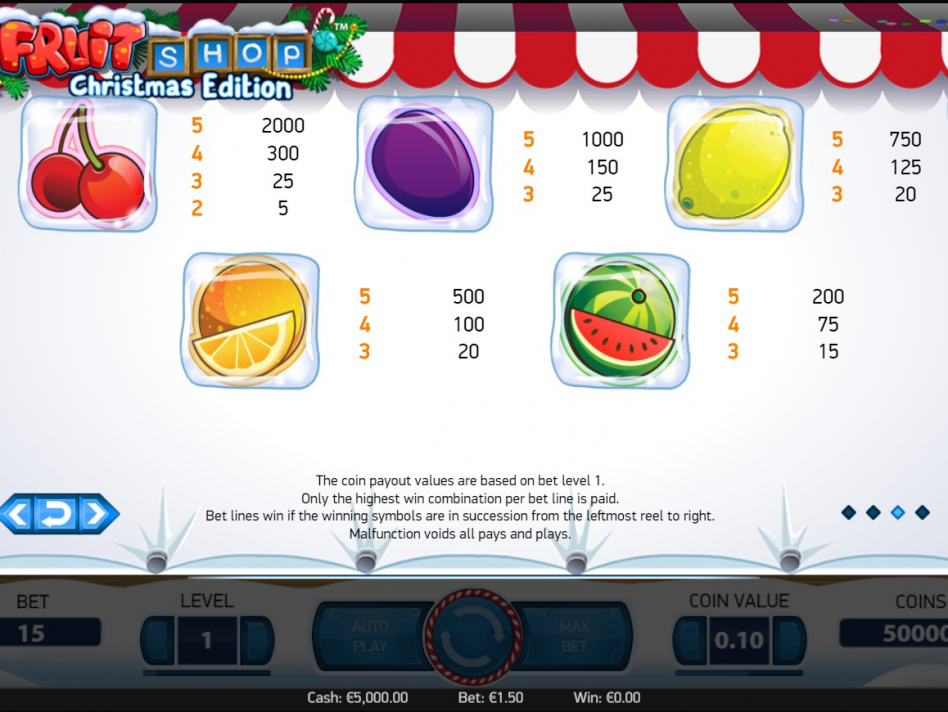Show the next paytable page

[96, 514]
